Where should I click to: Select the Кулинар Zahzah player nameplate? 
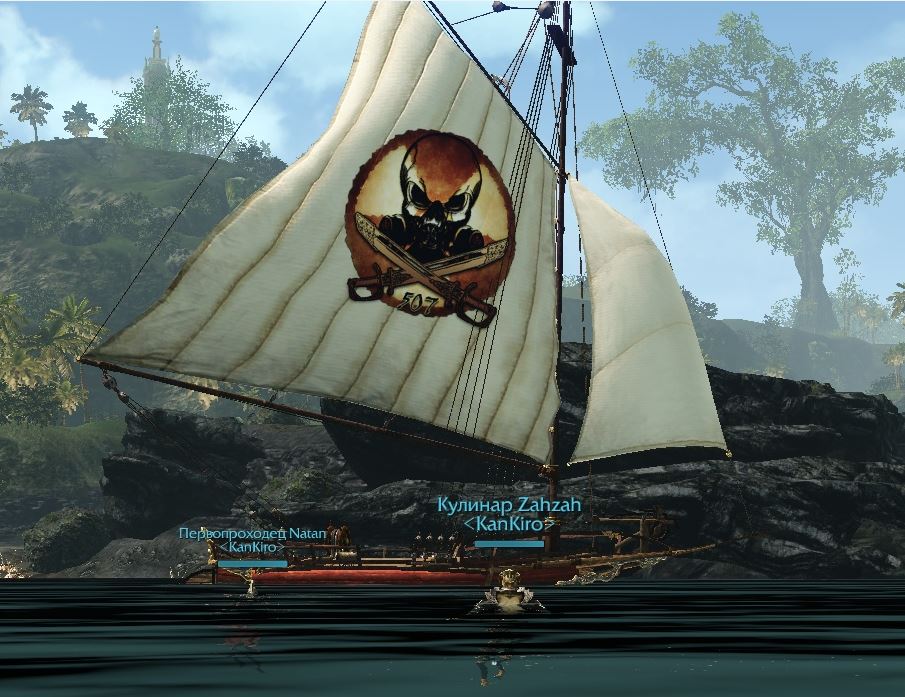click(509, 506)
